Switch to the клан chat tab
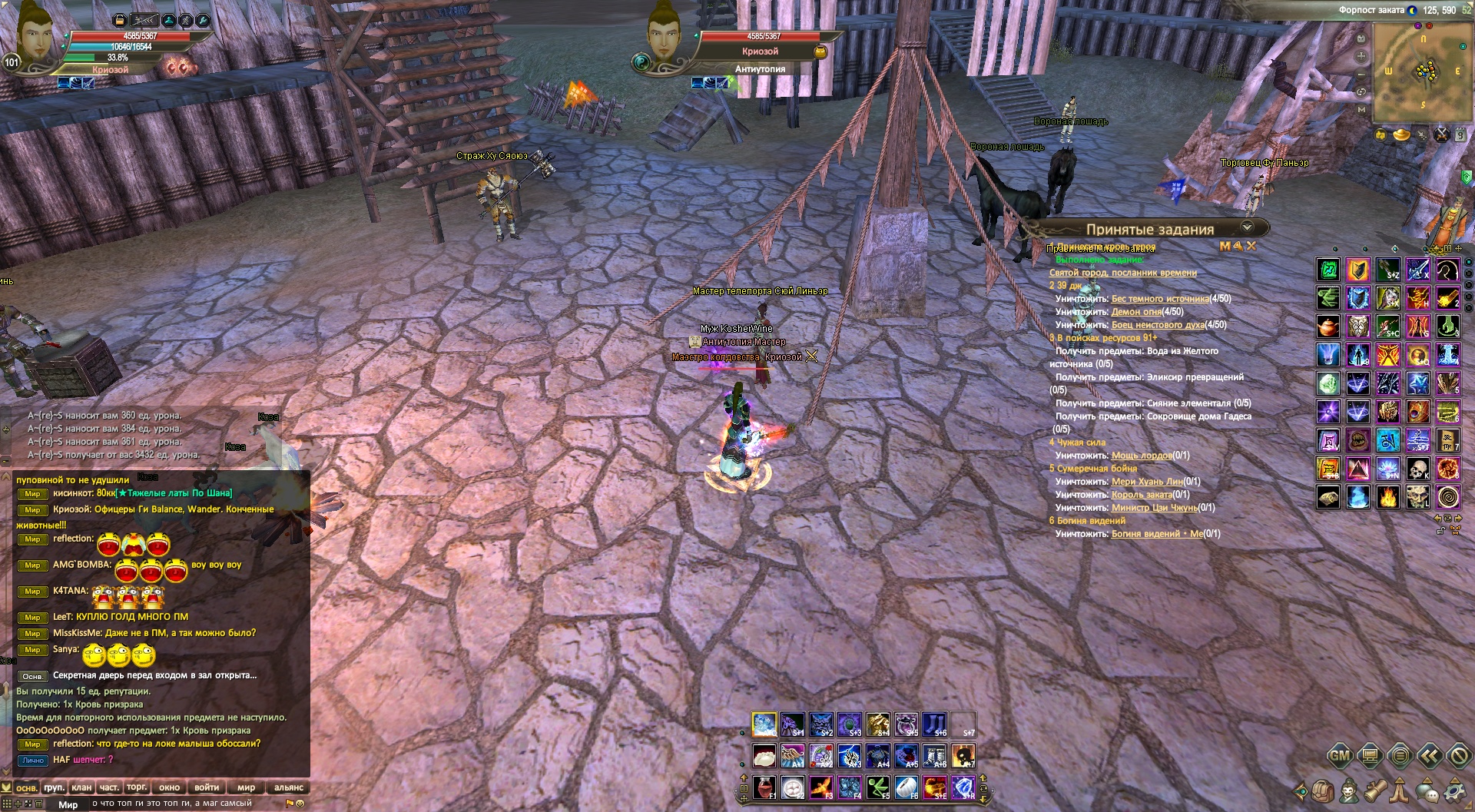 point(81,787)
